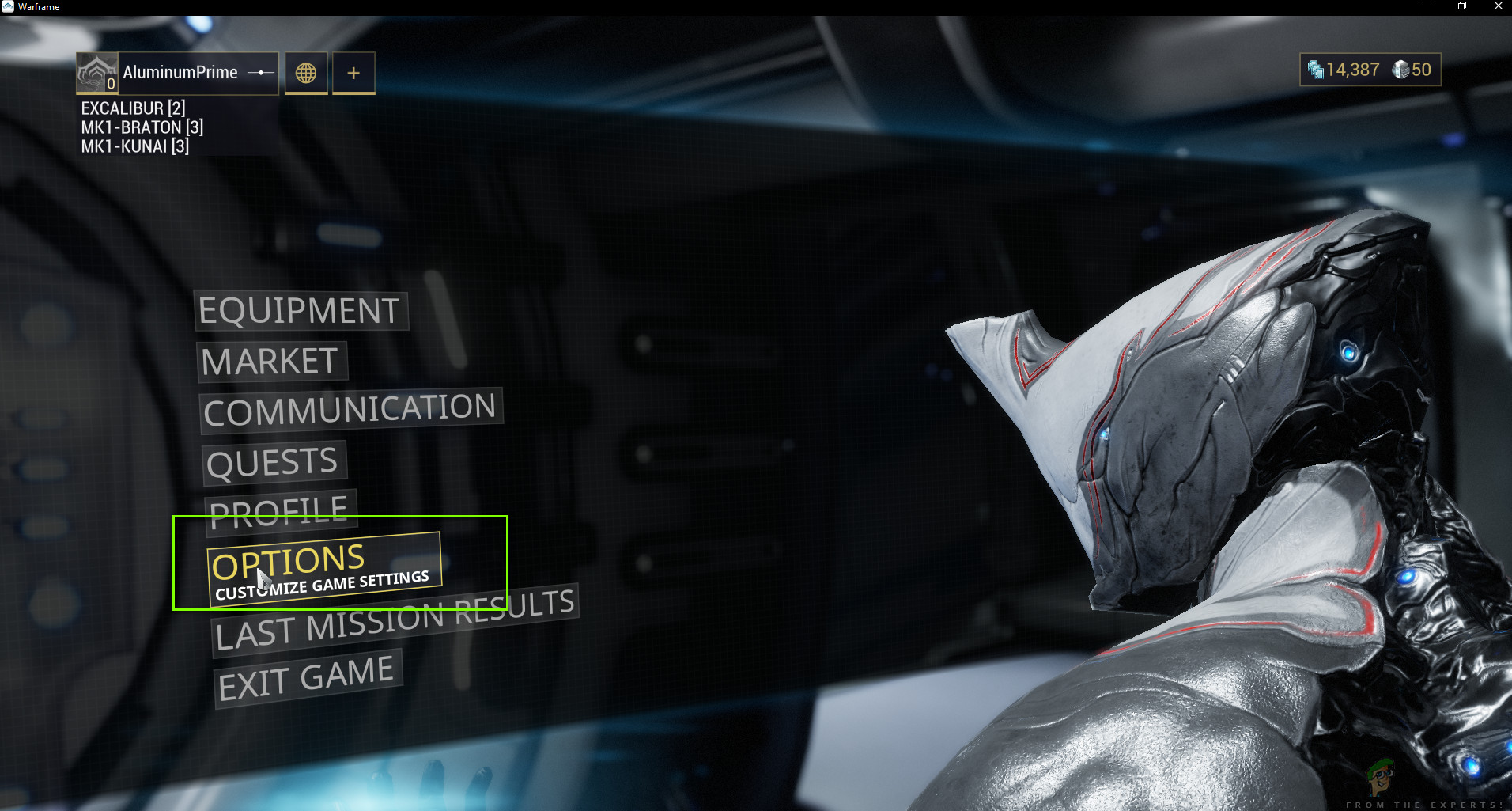Image resolution: width=1512 pixels, height=811 pixels.
Task: Select the EXCALIBUR [2] loadout entry
Action: tap(133, 108)
